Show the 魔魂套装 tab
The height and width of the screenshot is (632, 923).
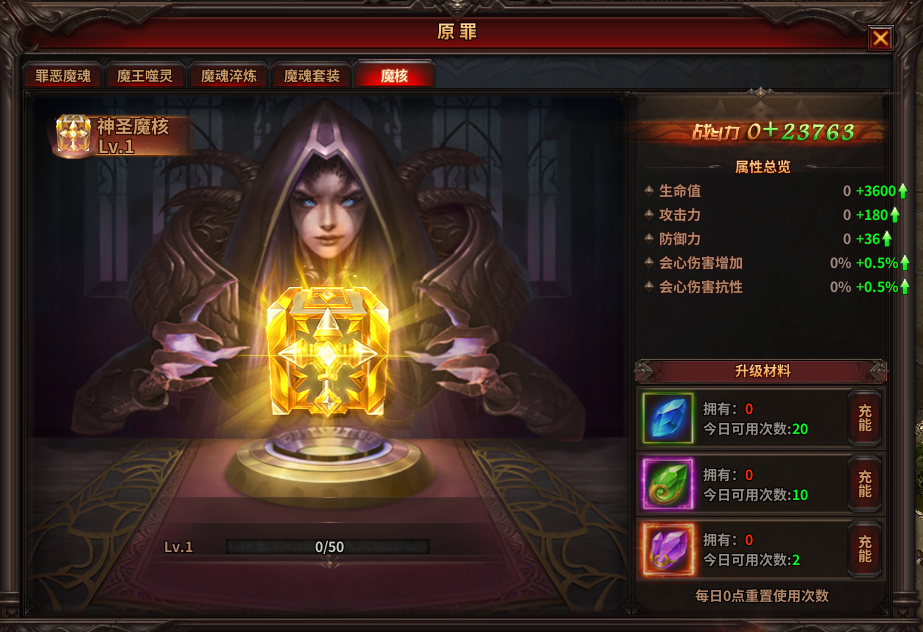(x=311, y=76)
